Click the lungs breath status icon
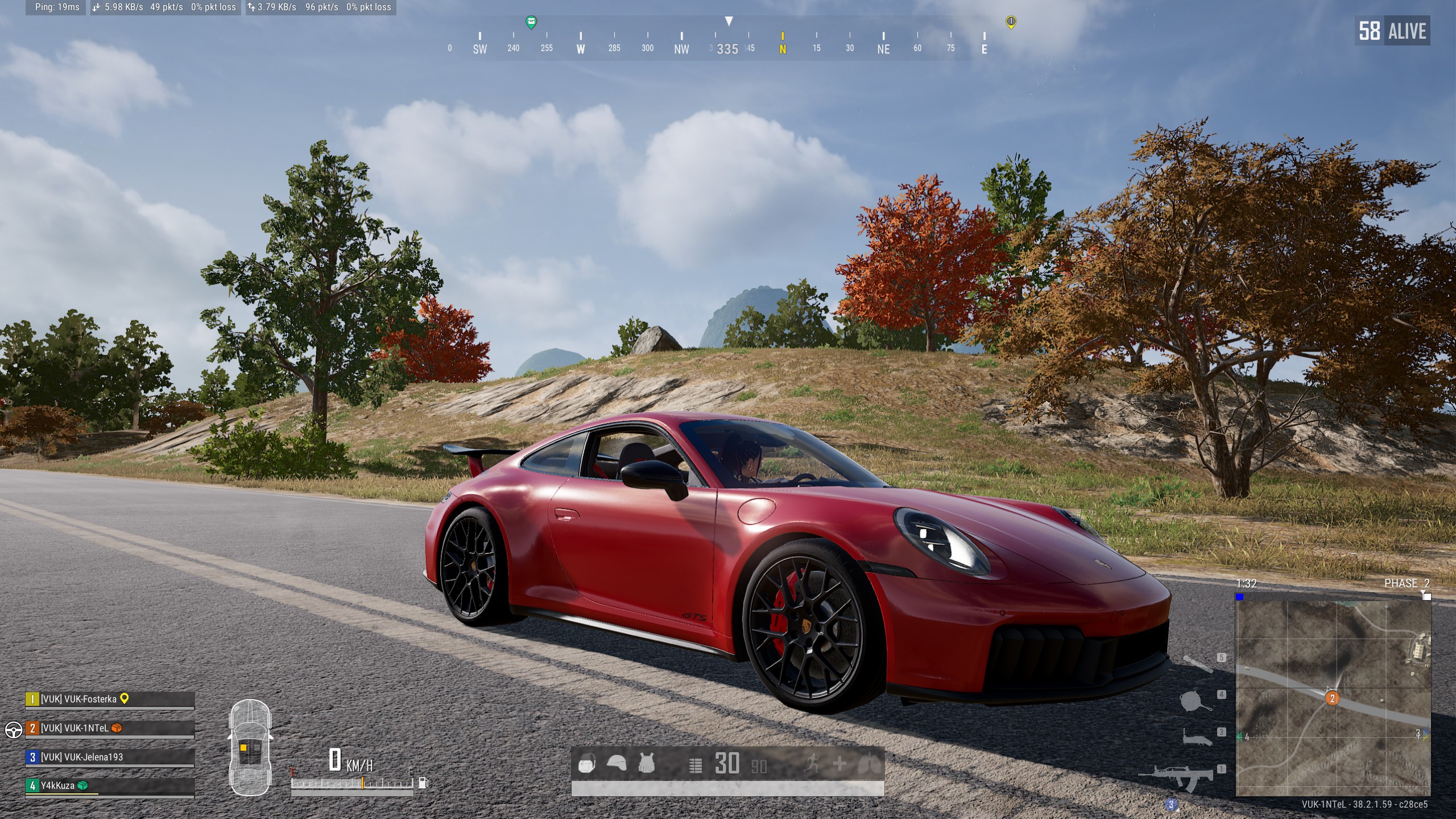 pos(870,764)
